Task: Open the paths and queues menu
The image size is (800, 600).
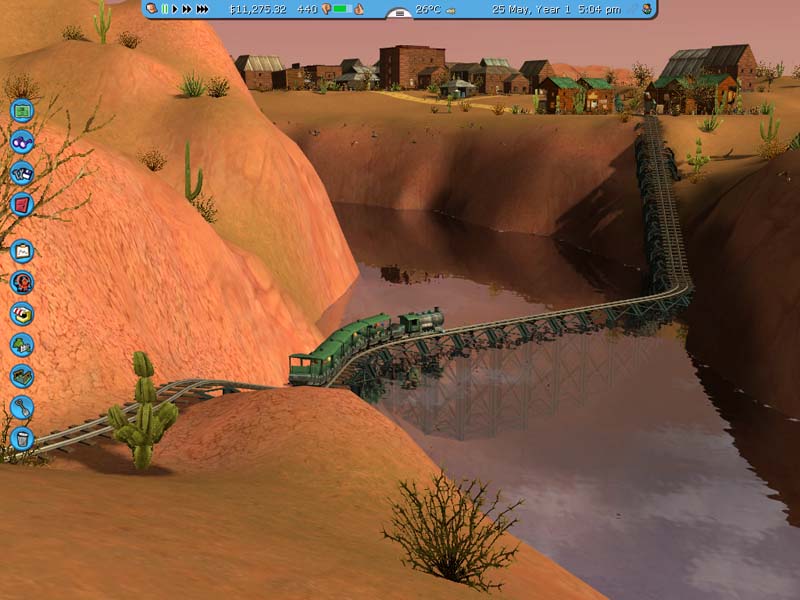Action: tap(22, 376)
